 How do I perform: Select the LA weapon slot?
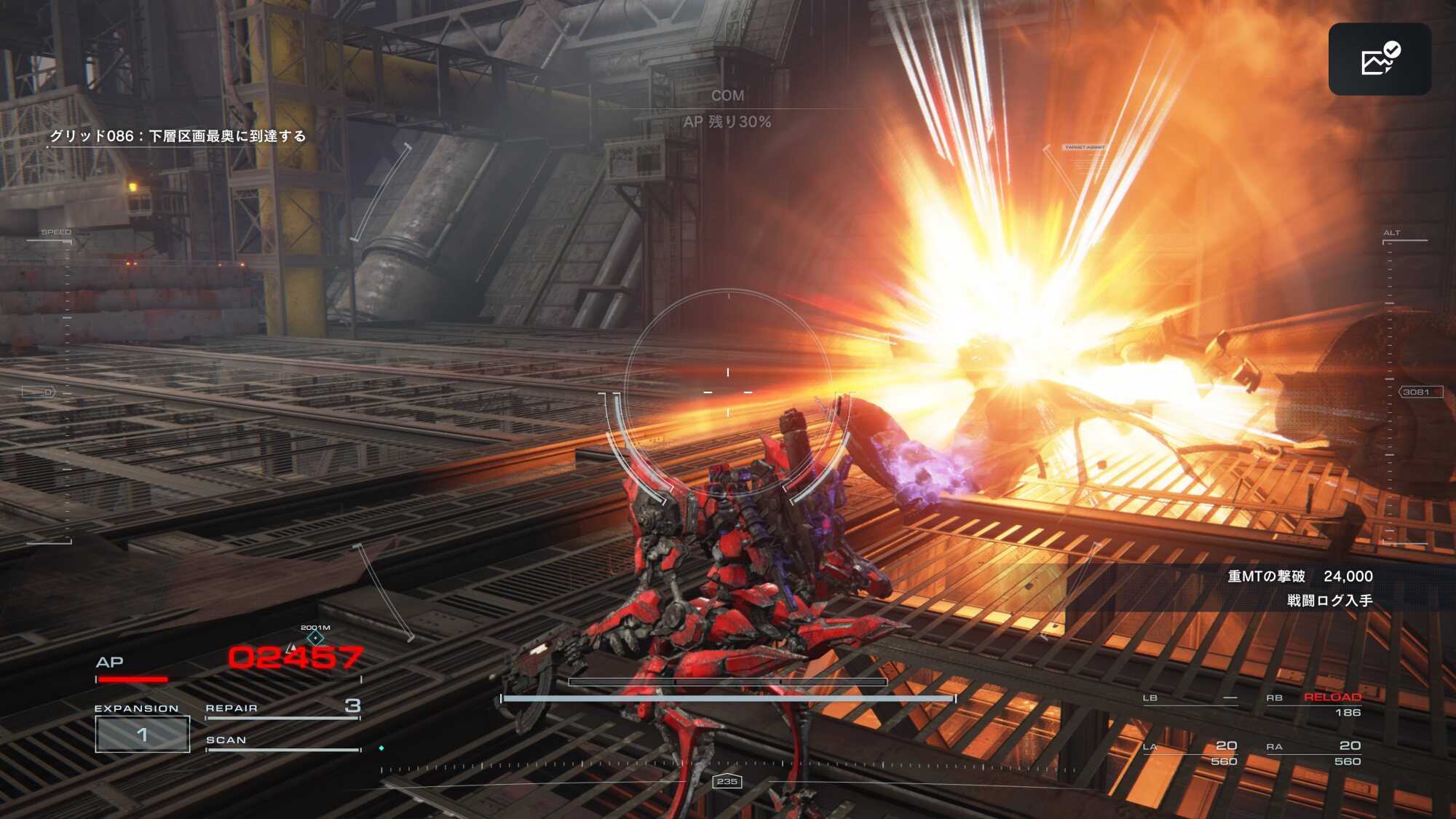1190,753
